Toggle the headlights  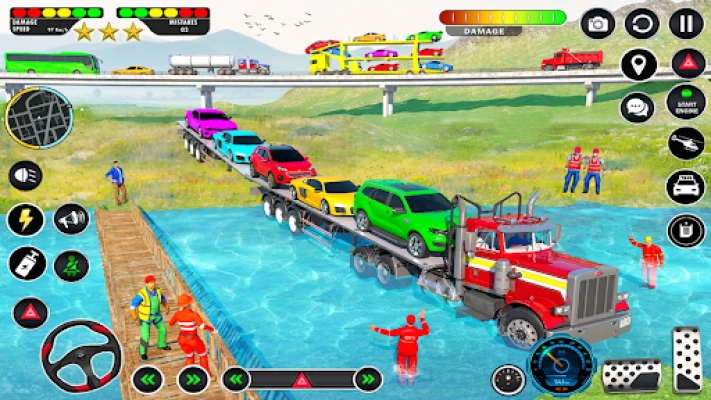tap(25, 176)
